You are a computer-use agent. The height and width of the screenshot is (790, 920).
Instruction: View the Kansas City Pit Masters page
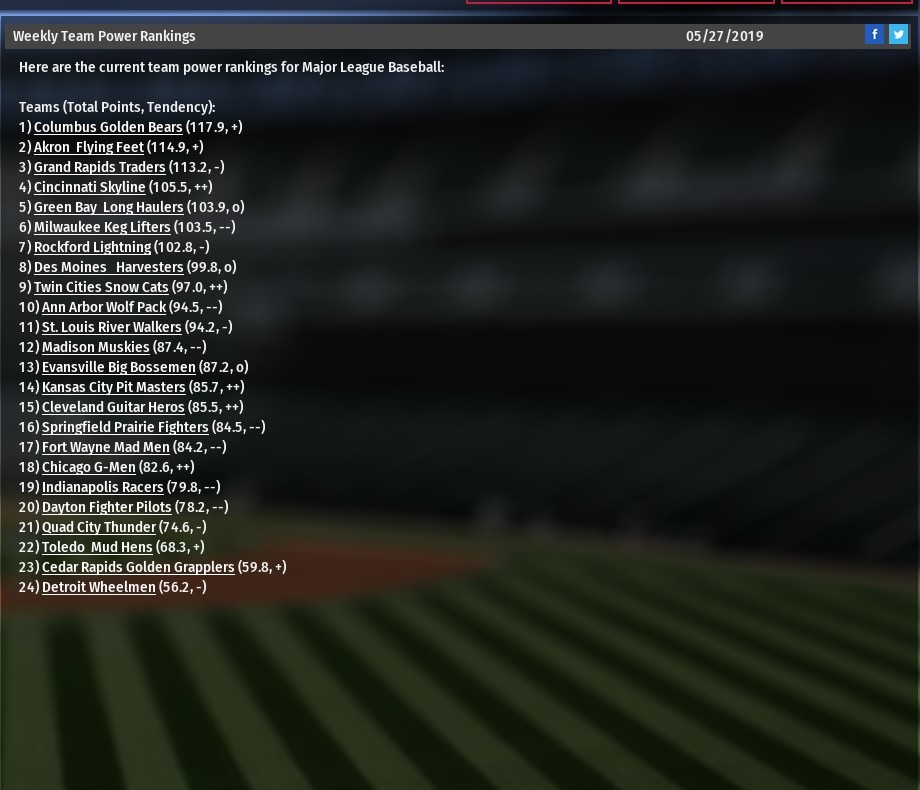pos(113,387)
